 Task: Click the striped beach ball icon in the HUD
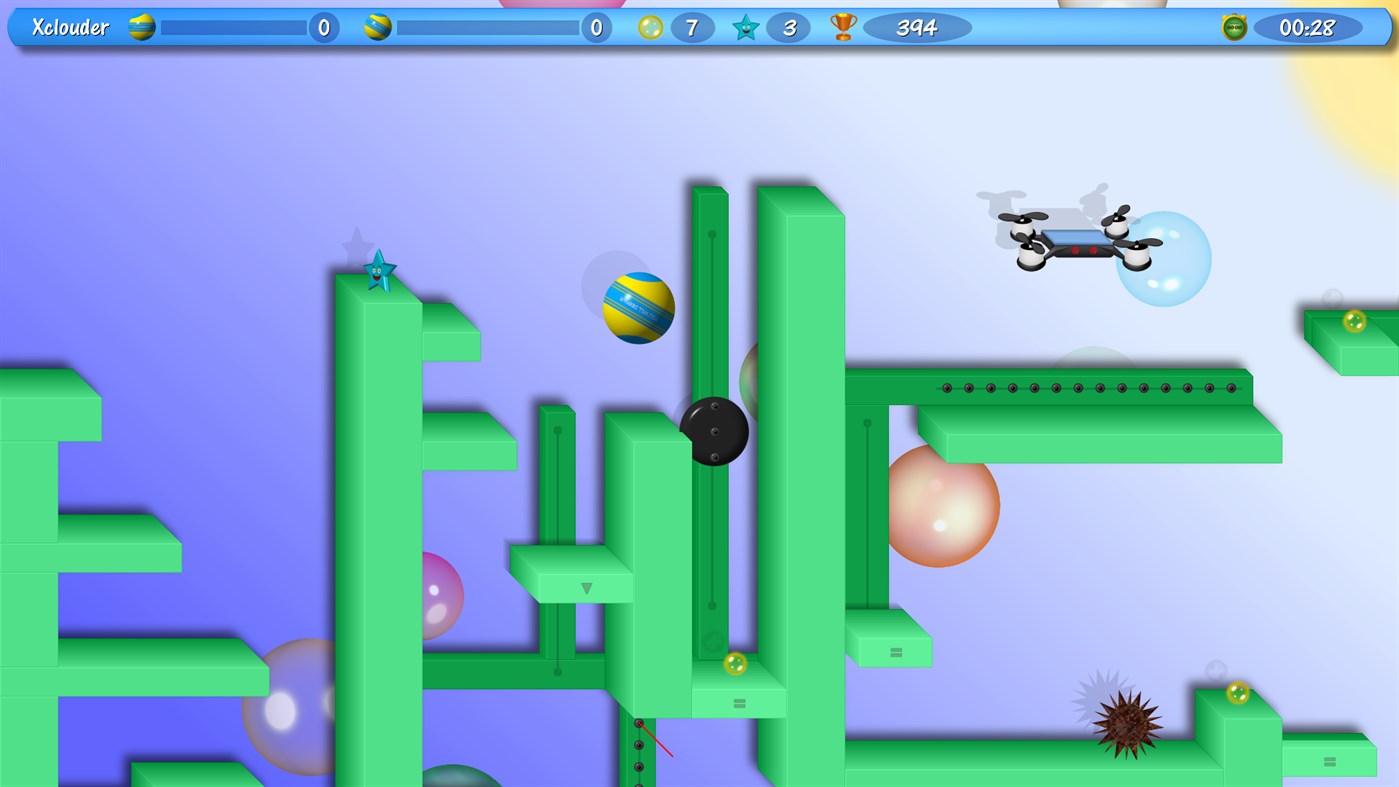coord(140,27)
